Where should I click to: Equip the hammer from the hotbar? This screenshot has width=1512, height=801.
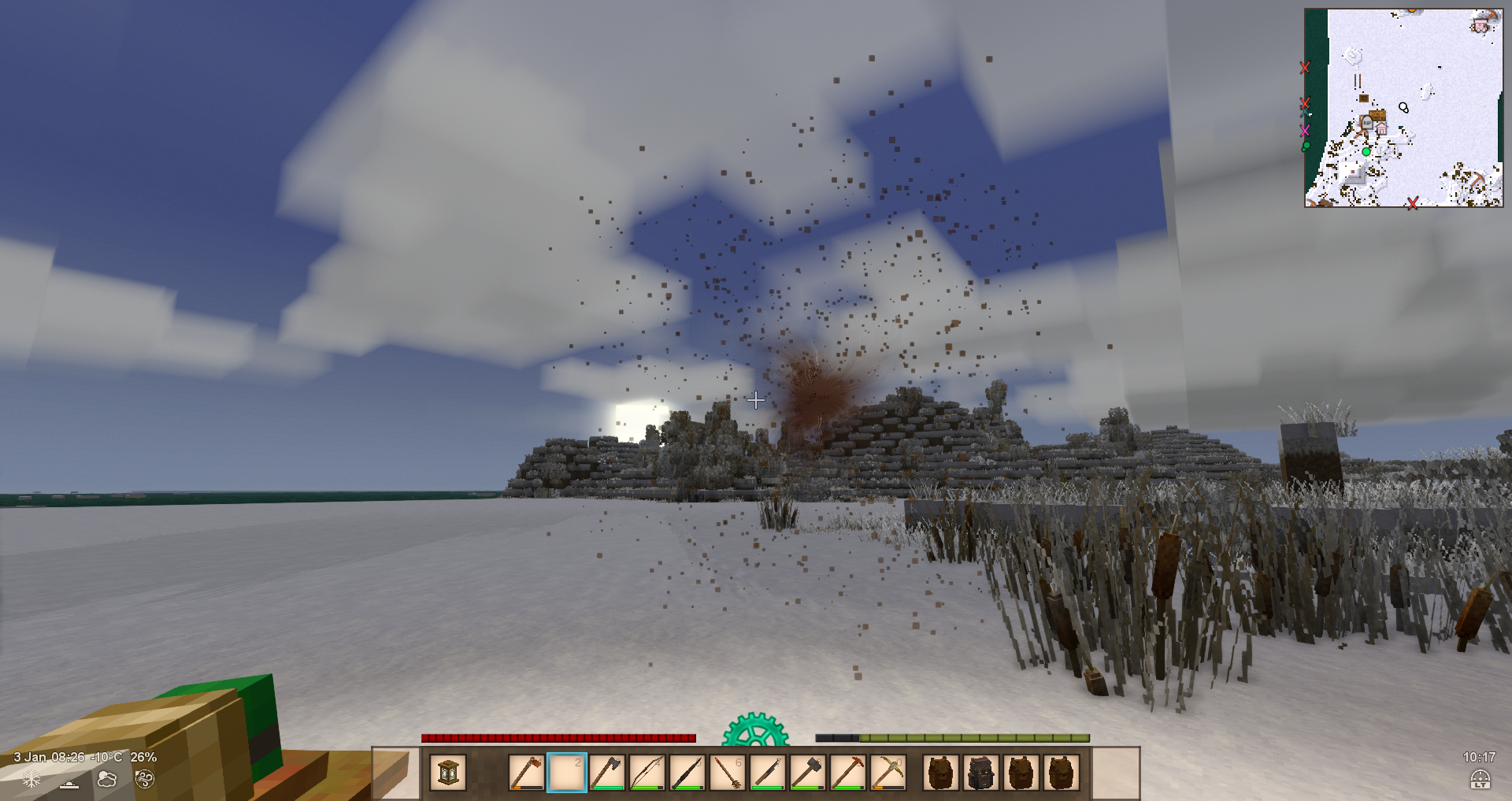(x=807, y=773)
